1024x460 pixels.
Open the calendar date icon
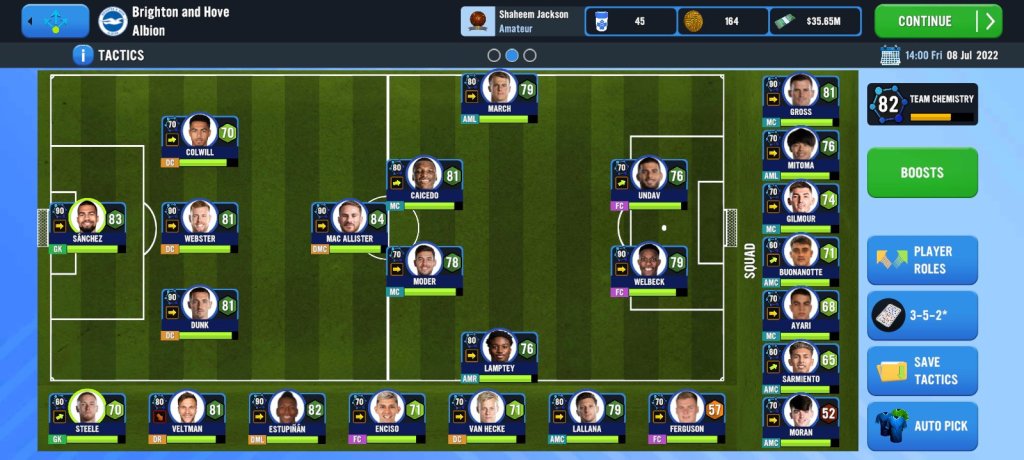pos(890,55)
